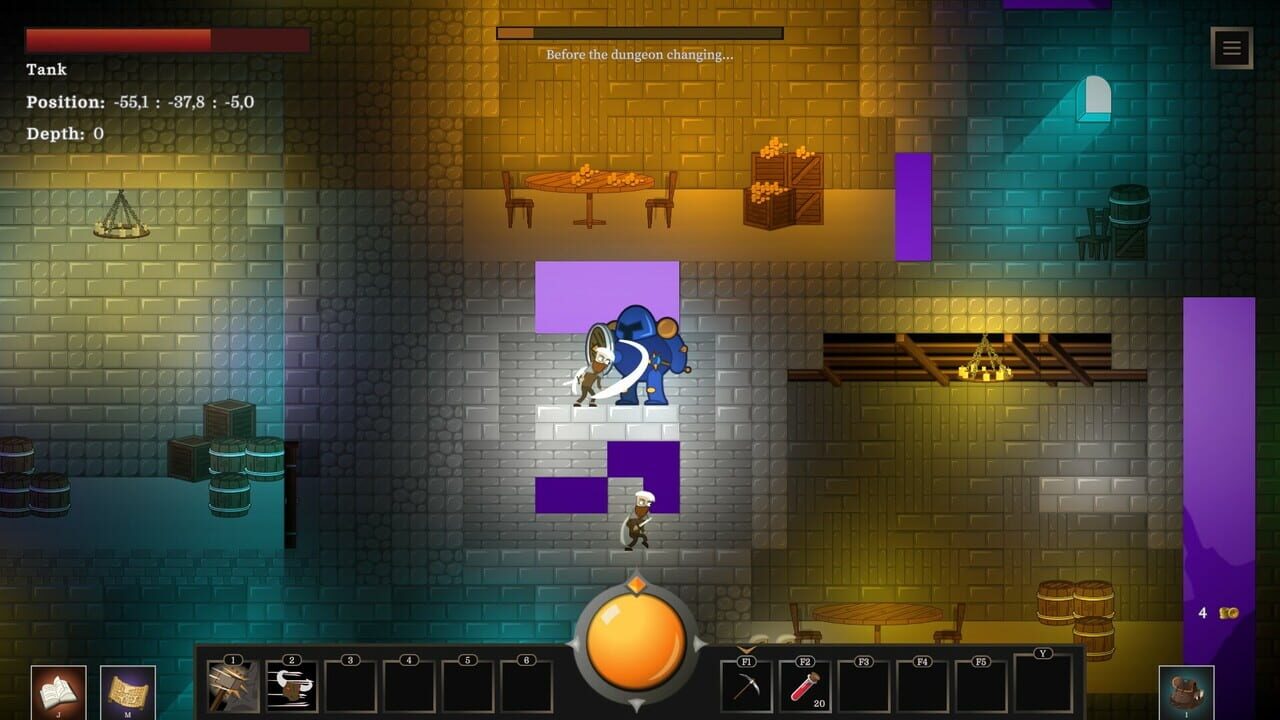
Task: Expand the small arrow above the F1 slot row
Action: click(746, 648)
